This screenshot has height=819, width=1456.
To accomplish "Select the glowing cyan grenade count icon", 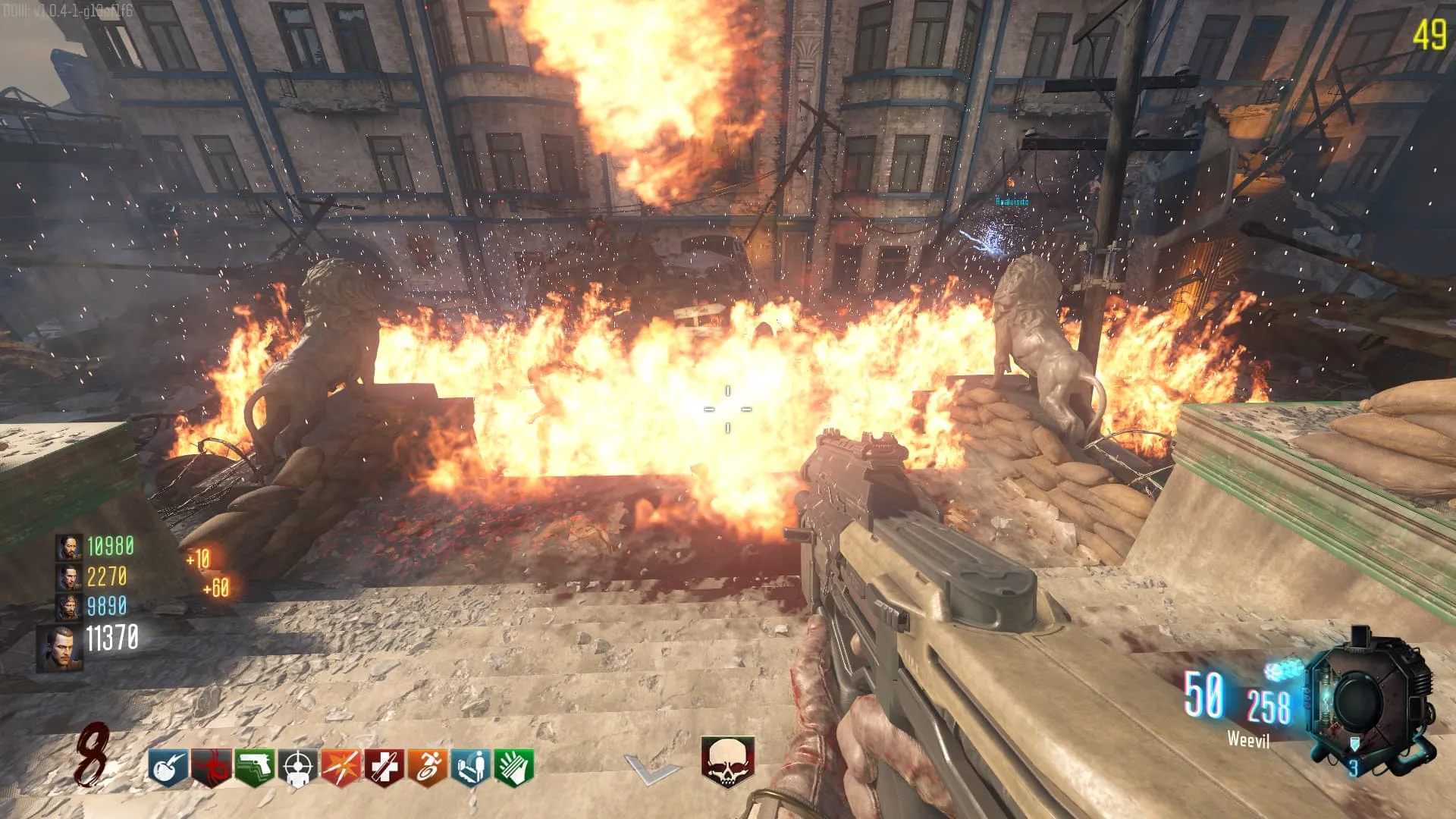I will (x=1283, y=670).
